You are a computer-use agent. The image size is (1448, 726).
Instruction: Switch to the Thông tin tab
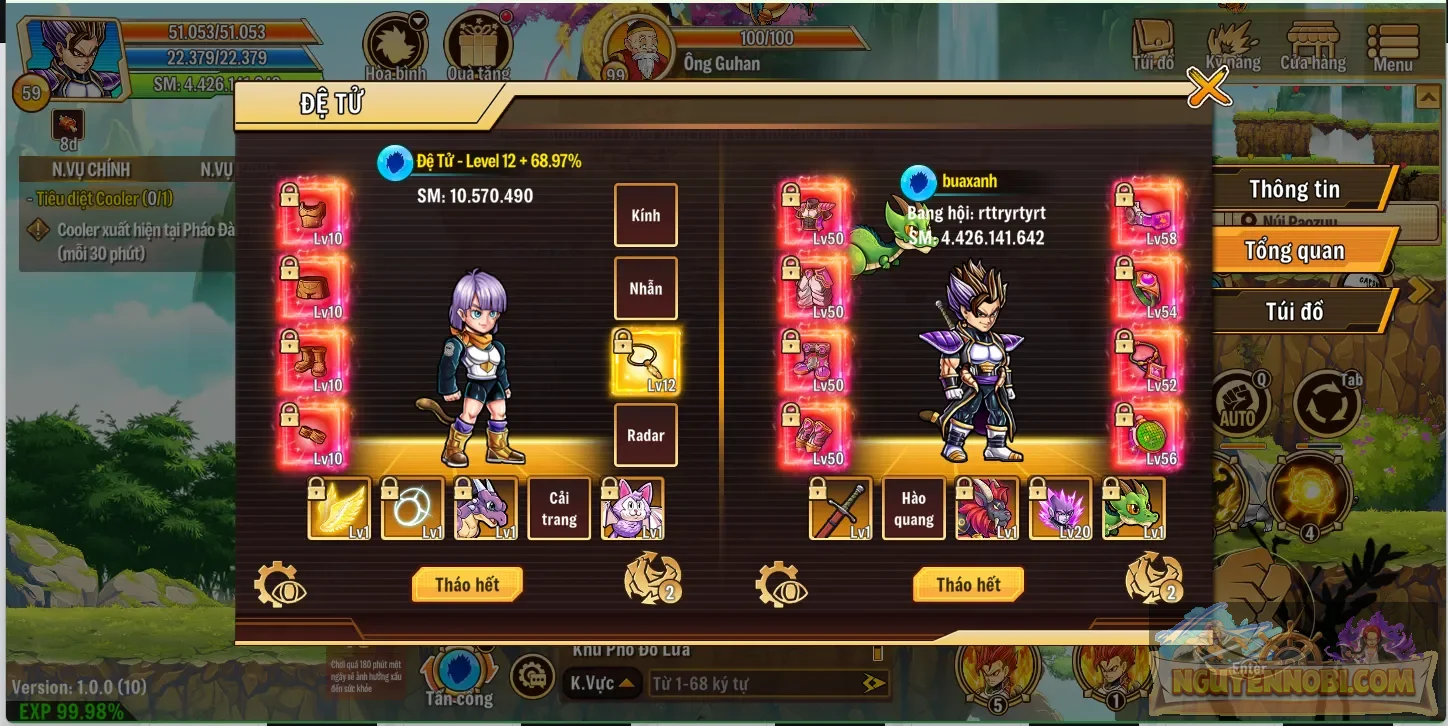point(1295,189)
